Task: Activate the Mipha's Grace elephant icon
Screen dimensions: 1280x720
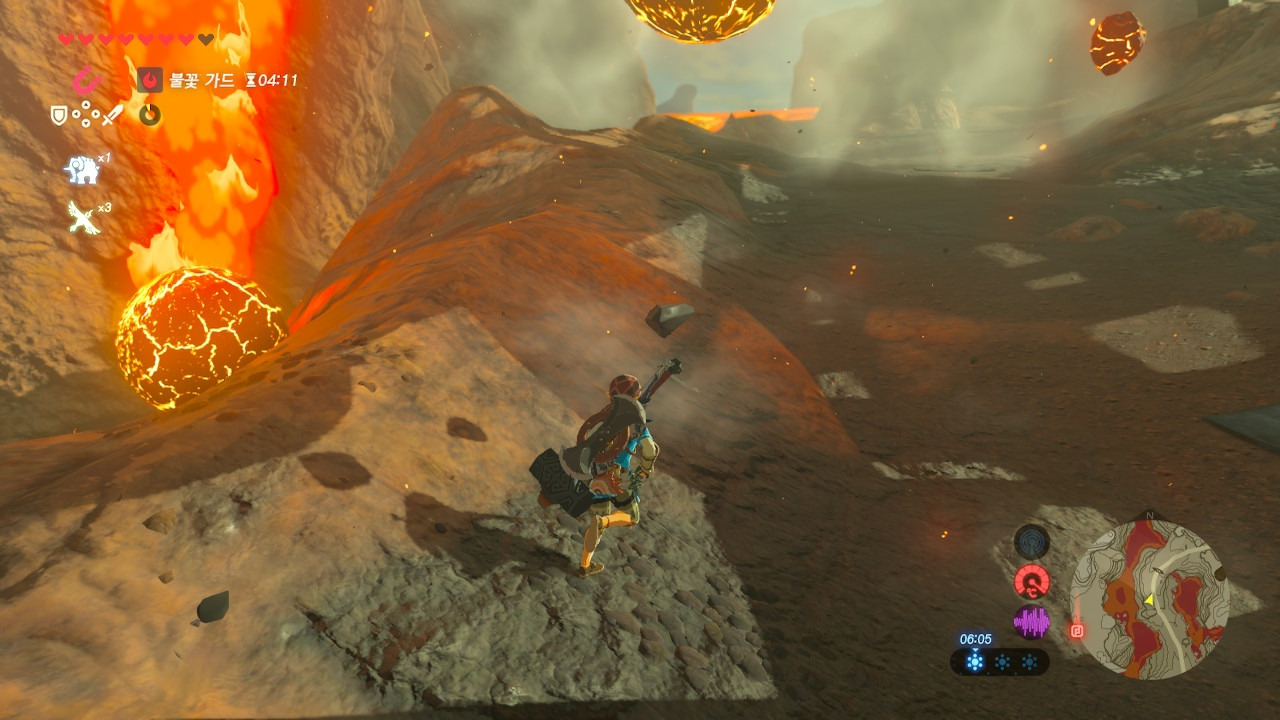Action: (82, 169)
